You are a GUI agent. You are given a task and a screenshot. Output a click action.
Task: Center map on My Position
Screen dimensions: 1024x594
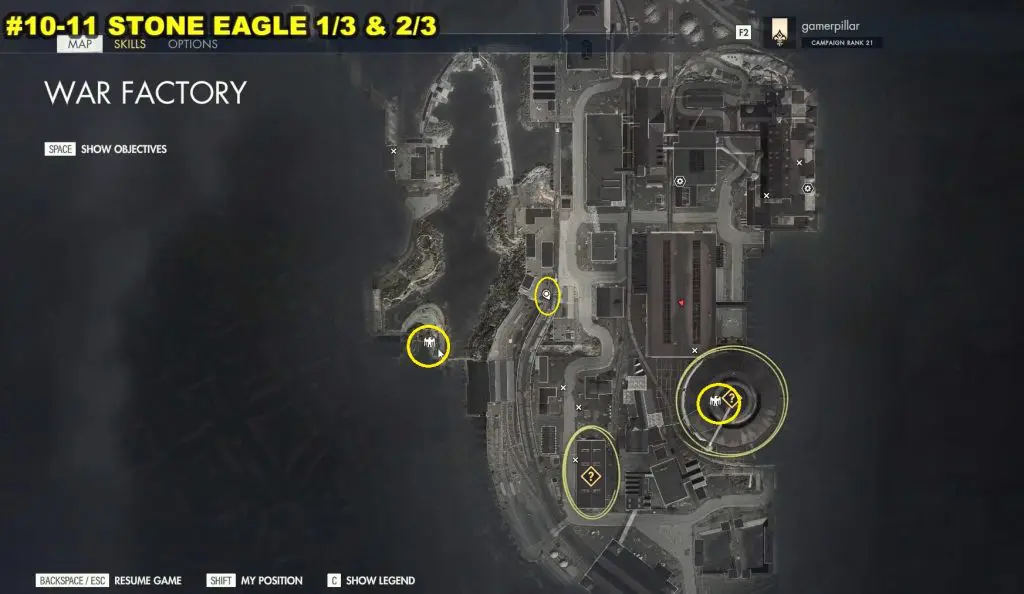(x=255, y=580)
